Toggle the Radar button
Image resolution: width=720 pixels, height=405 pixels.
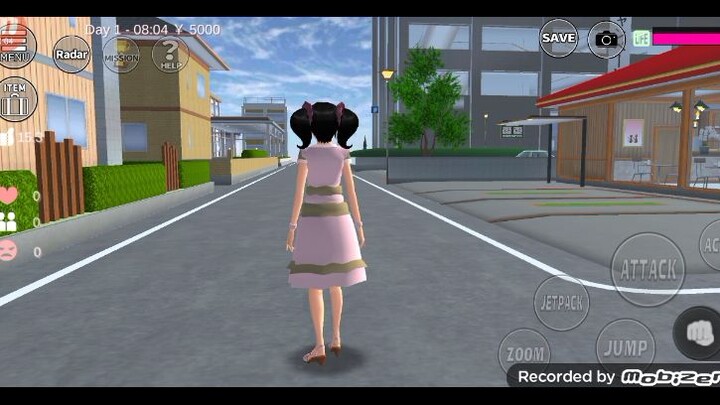point(71,54)
